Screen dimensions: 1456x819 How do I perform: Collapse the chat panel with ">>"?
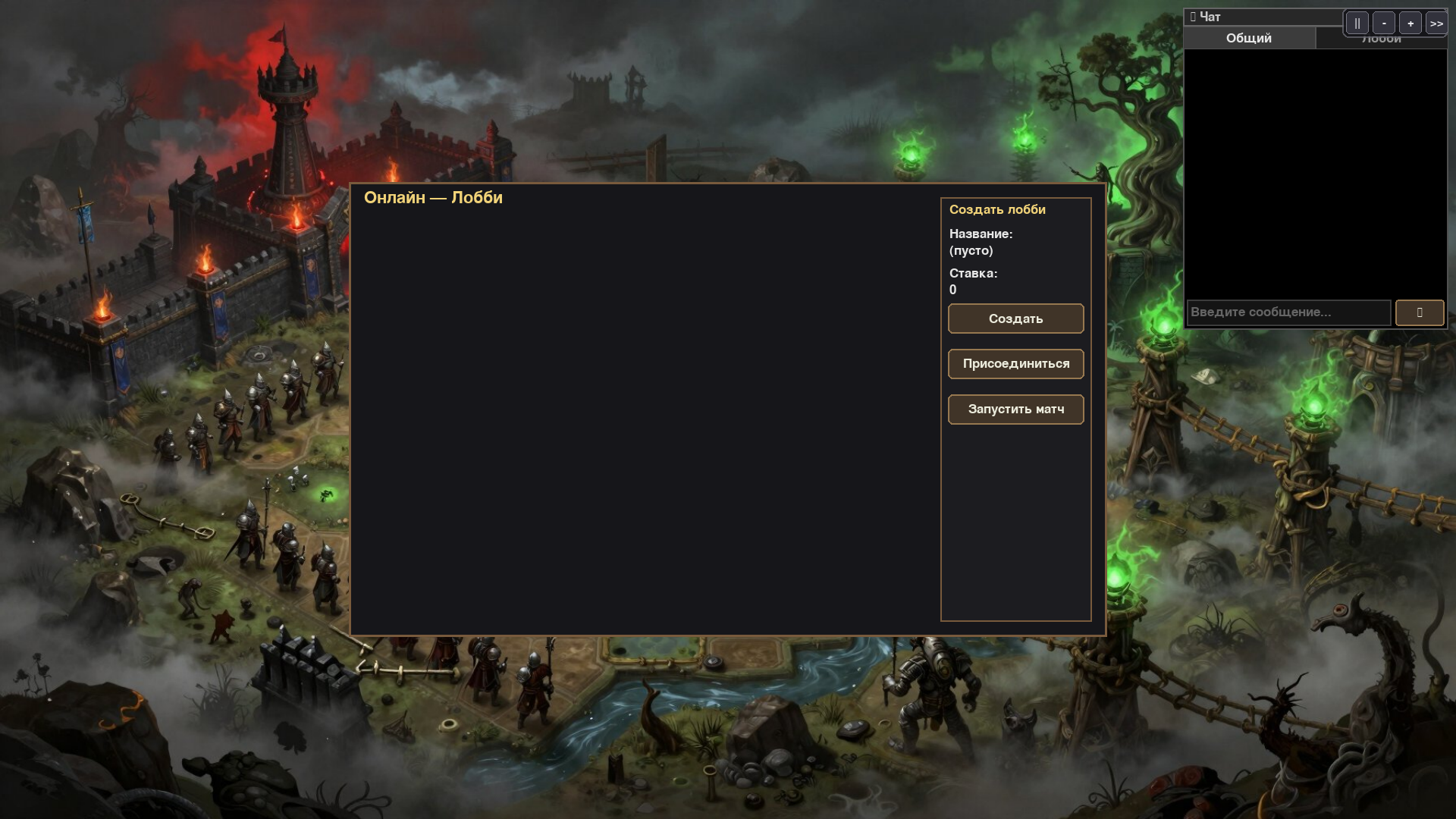(1436, 23)
